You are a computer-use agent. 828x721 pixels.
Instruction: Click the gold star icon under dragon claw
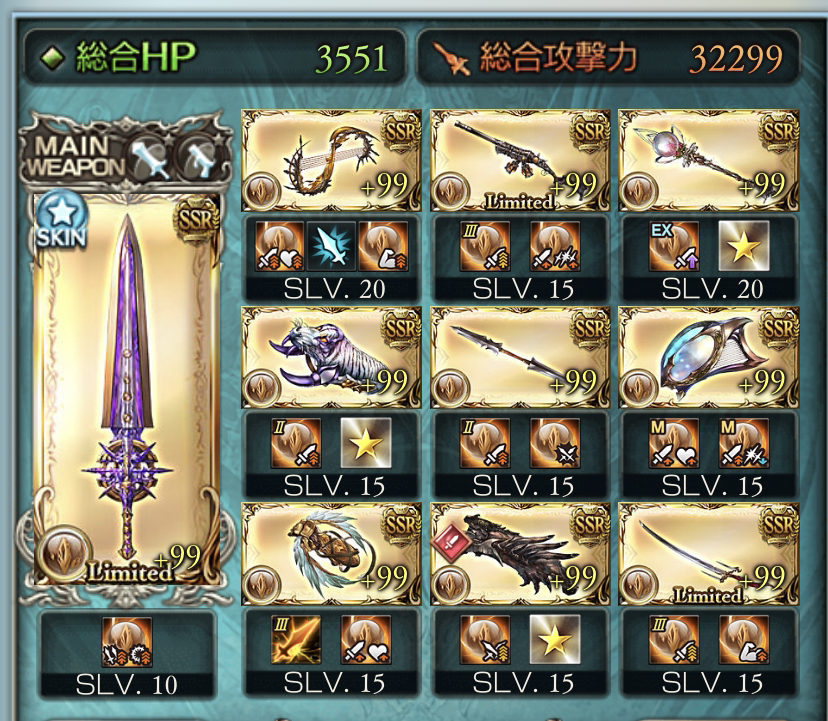pos(553,640)
